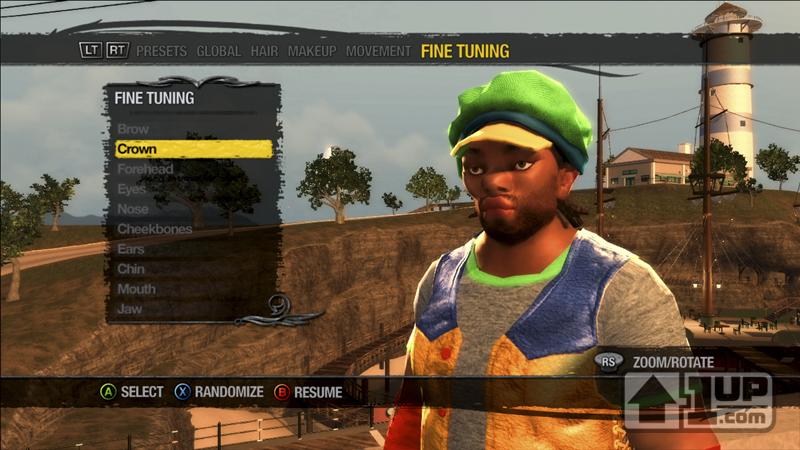This screenshot has height=450, width=800.
Task: Select Brow in the Fine Tuning list
Action: tap(133, 129)
